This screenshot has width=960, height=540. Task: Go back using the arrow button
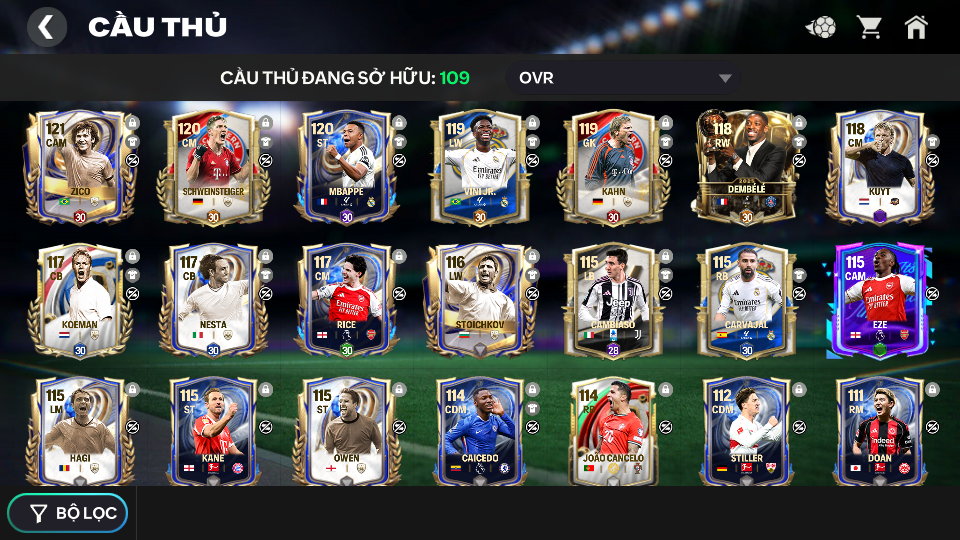[46, 27]
